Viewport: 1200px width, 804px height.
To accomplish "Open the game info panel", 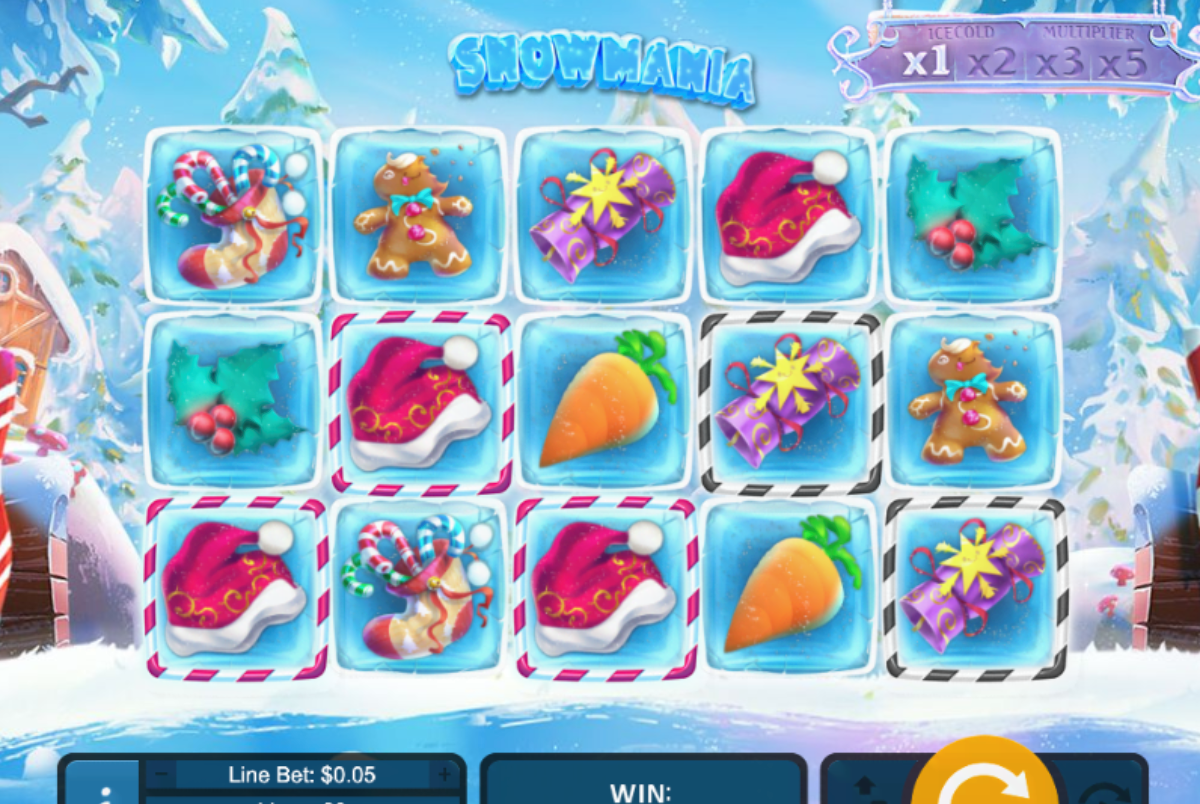I will pos(101,790).
